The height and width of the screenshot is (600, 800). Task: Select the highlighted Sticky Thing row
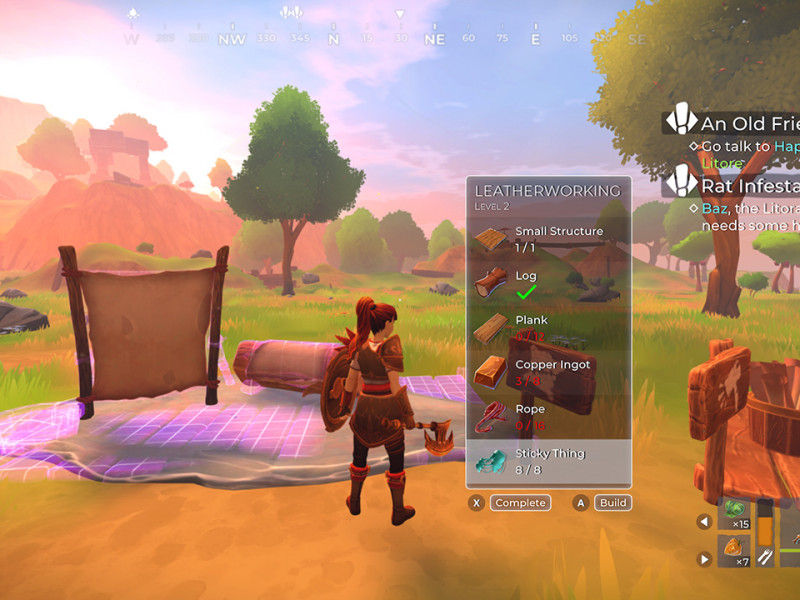click(x=548, y=461)
